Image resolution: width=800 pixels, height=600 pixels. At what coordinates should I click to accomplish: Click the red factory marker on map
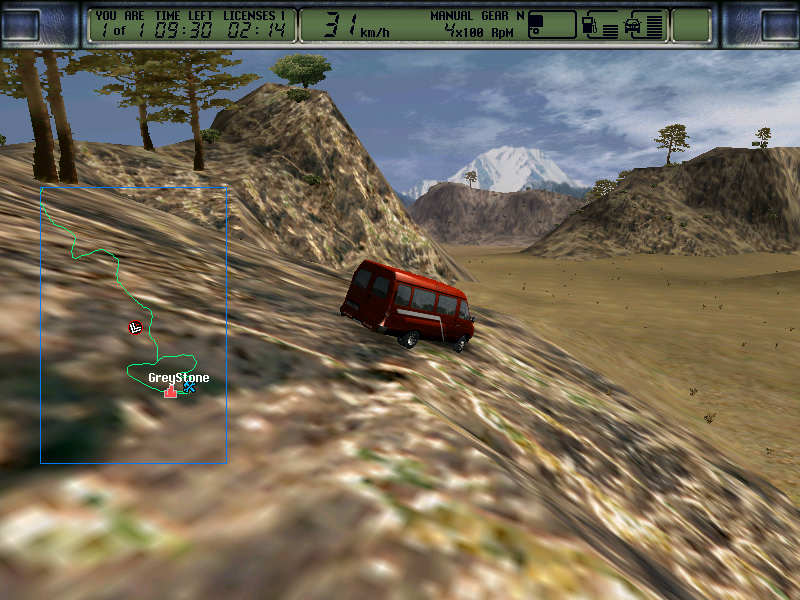coord(171,391)
